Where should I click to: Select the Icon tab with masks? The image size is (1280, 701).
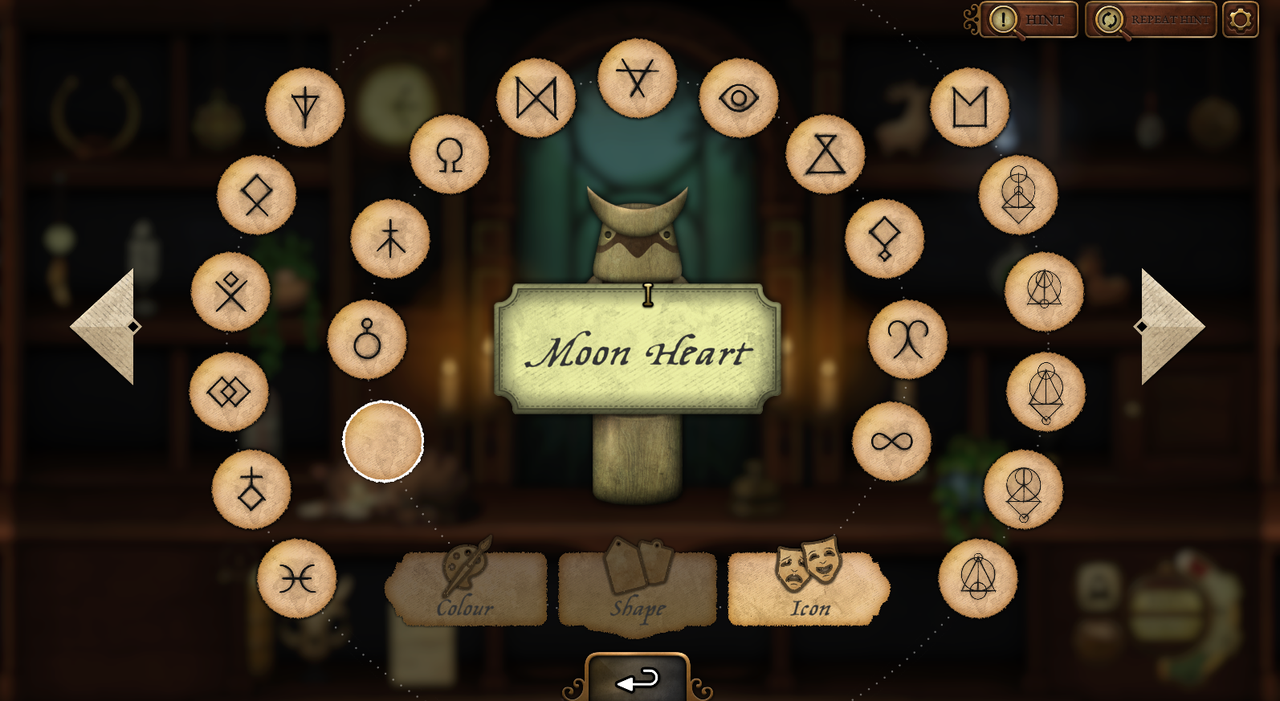point(809,590)
